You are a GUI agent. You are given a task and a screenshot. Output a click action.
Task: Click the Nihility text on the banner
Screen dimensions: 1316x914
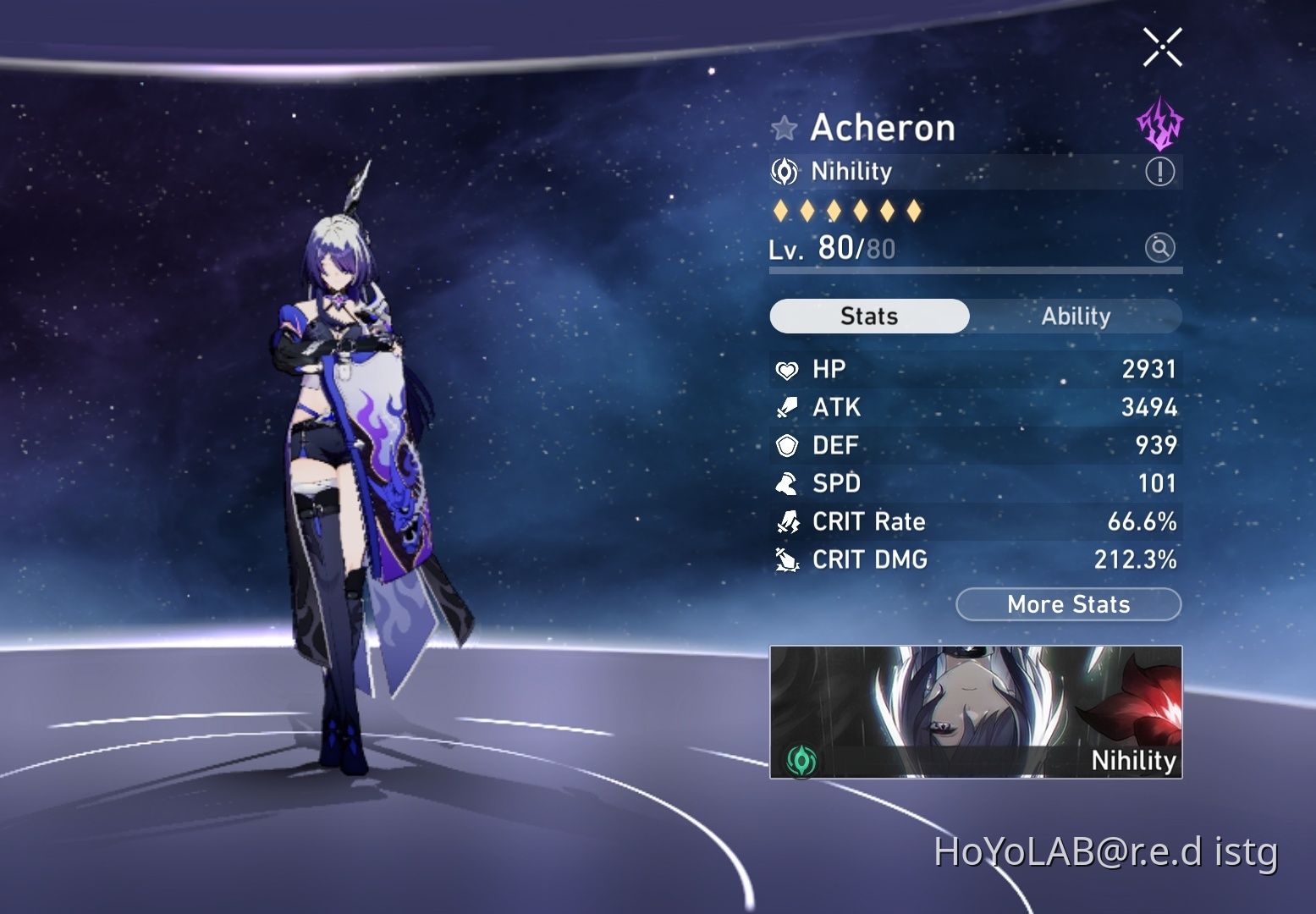click(x=1132, y=761)
